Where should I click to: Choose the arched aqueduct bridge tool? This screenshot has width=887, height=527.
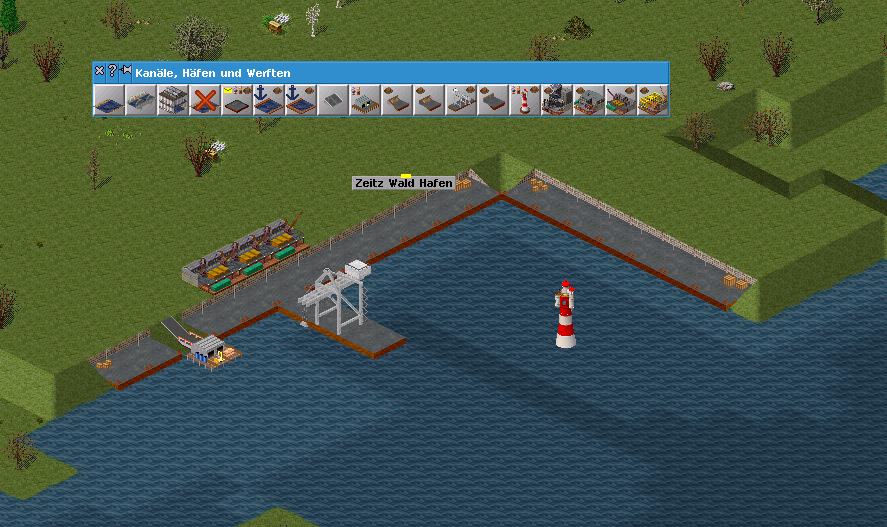click(141, 100)
